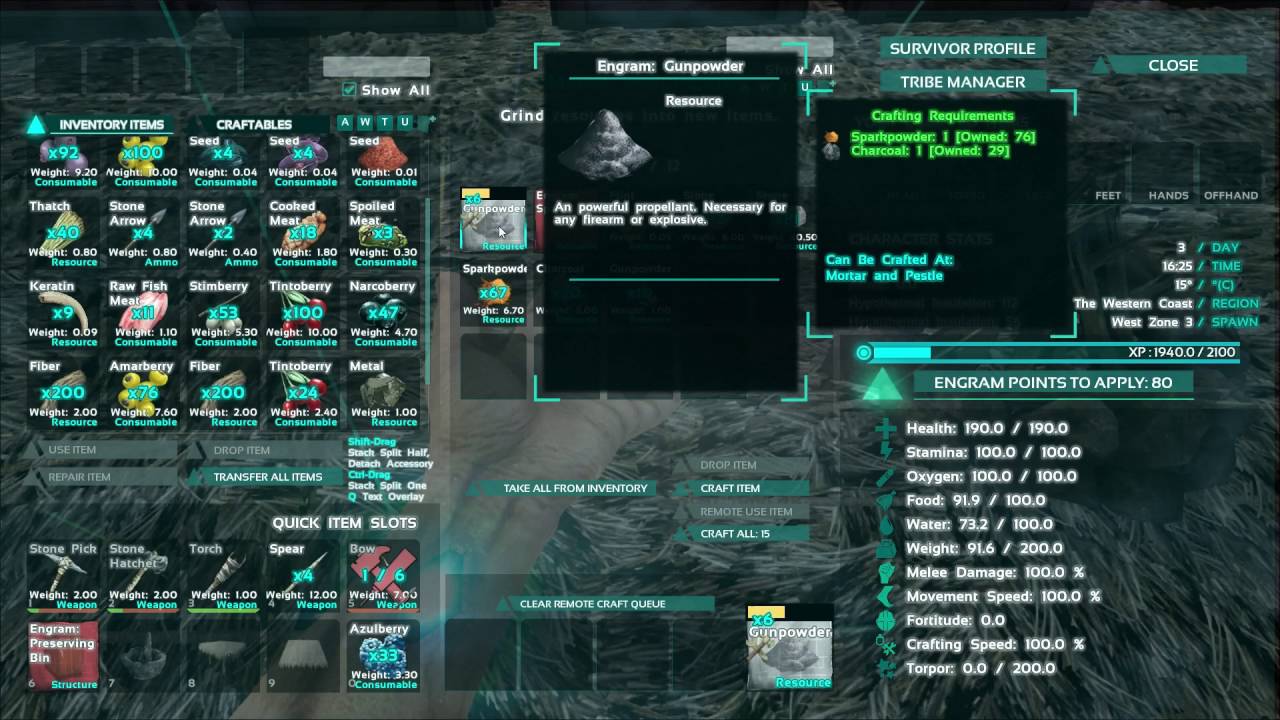Click the Metal resource icon
This screenshot has height=720, width=1280.
coord(383,390)
